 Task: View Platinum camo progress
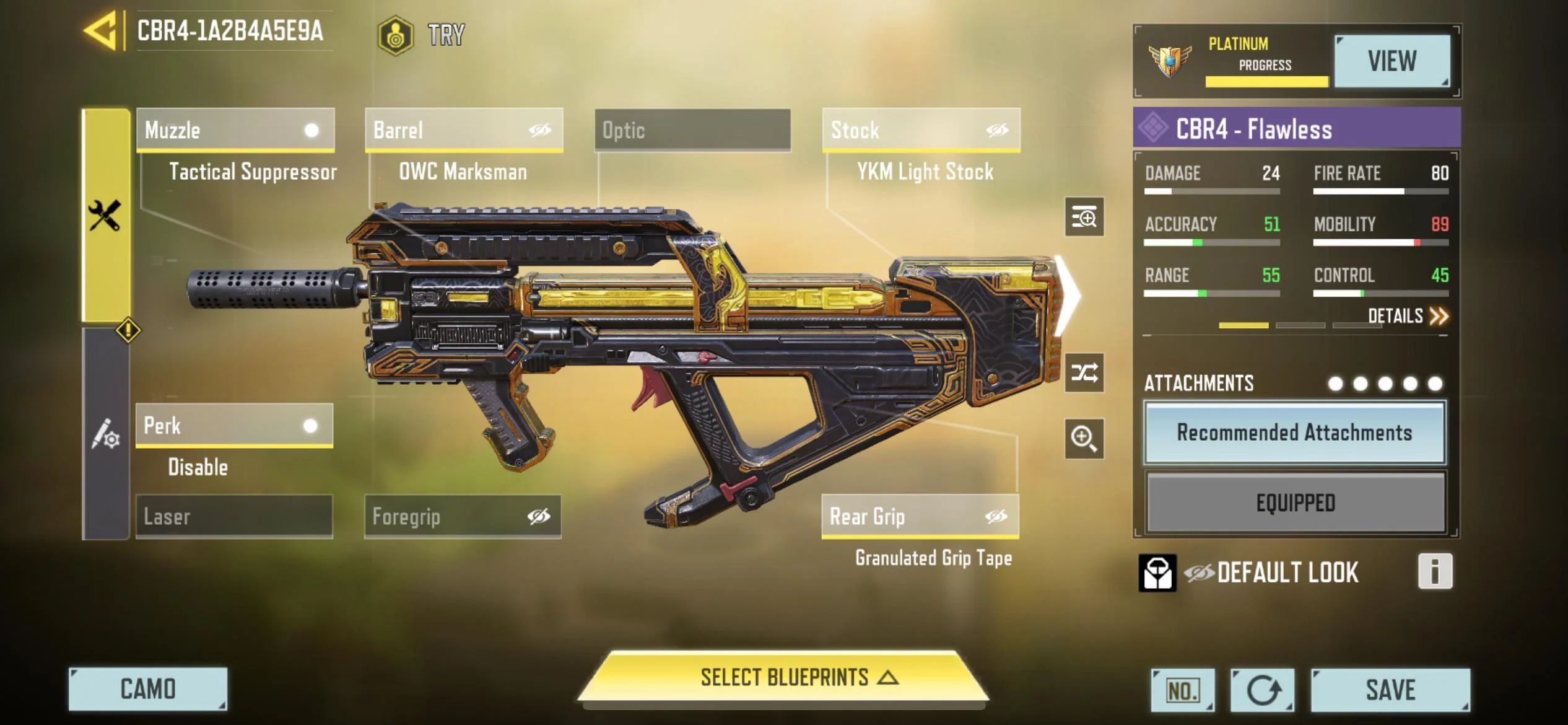click(1392, 61)
